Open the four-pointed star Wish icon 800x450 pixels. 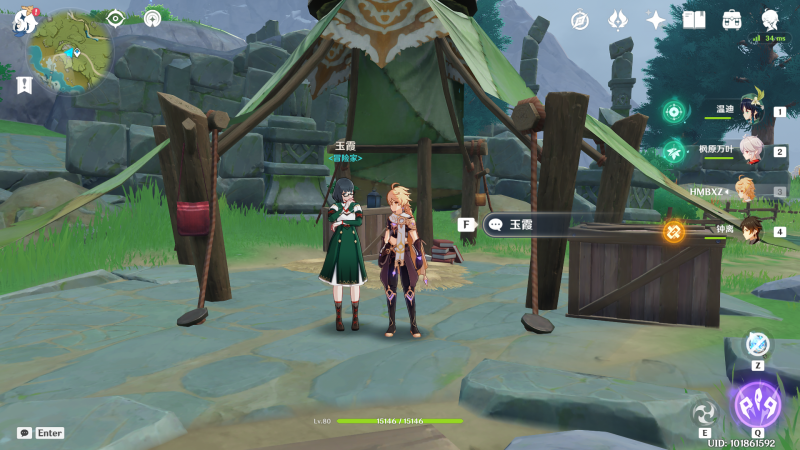(656, 20)
